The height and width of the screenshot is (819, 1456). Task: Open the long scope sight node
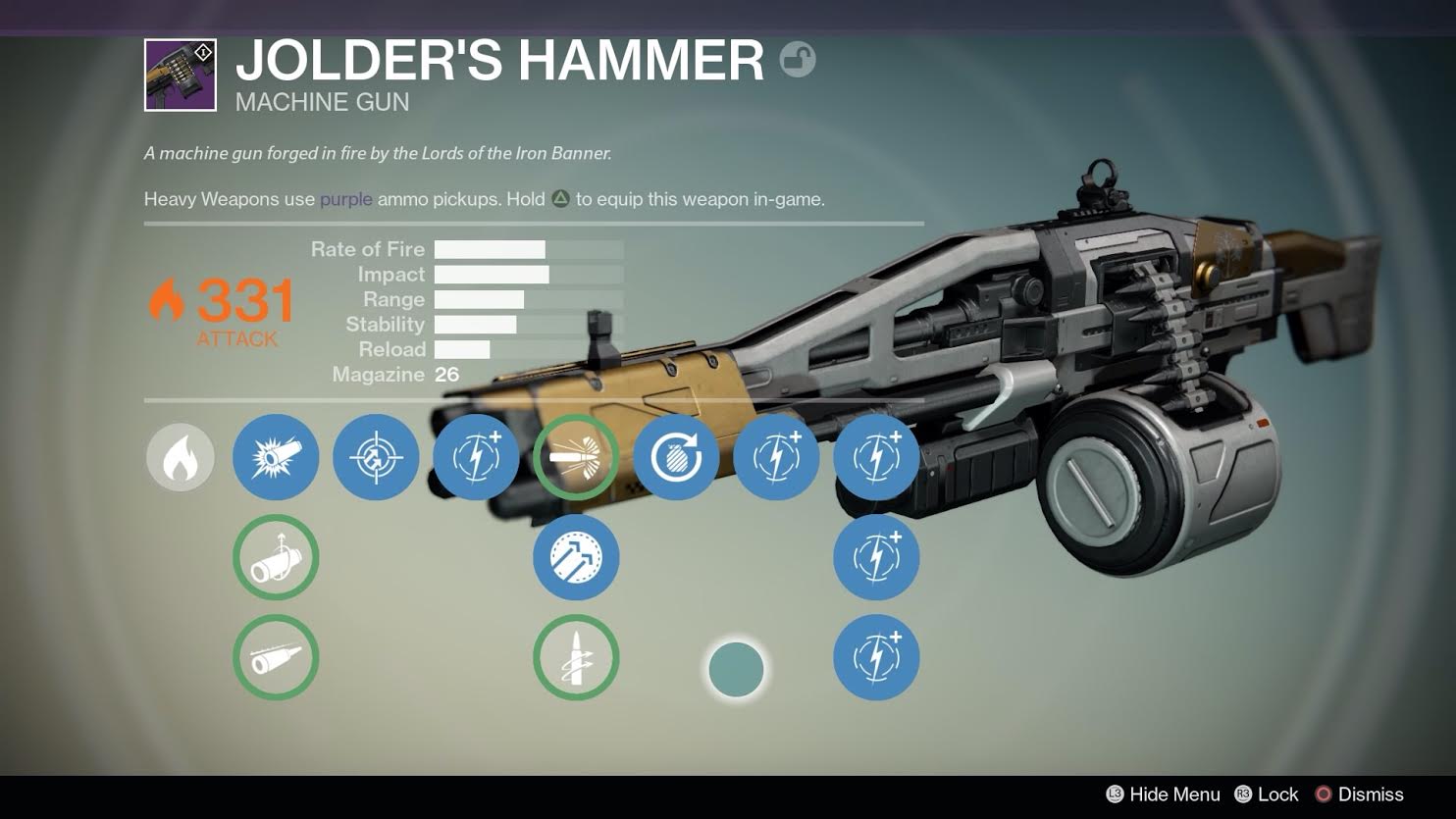276,657
